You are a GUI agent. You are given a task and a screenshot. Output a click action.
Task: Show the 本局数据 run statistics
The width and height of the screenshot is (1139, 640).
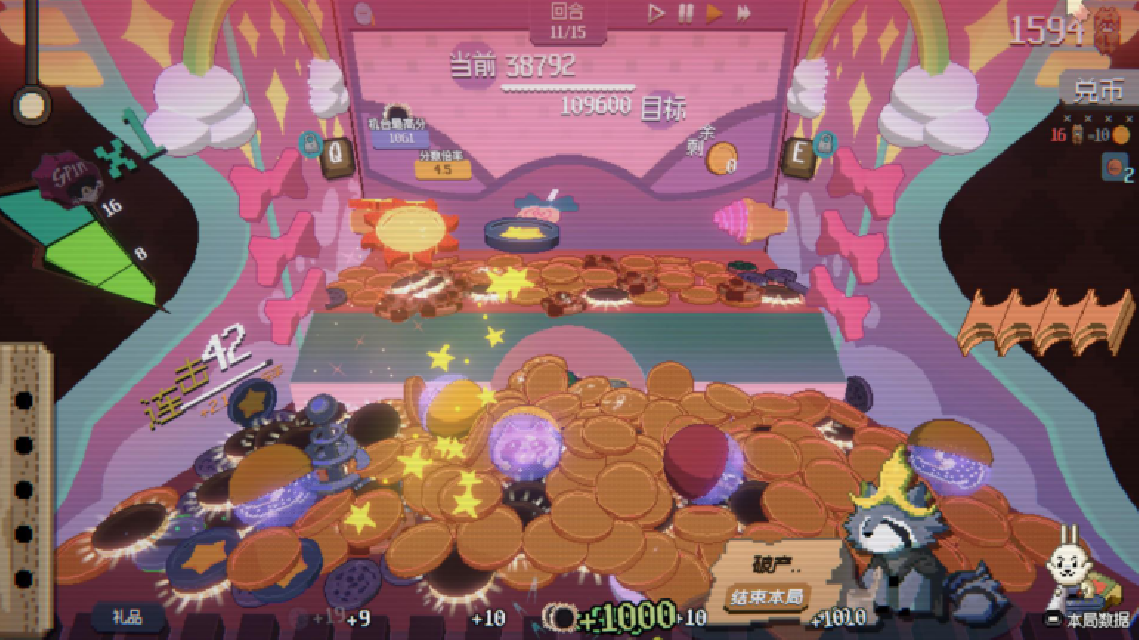[x=1091, y=620]
